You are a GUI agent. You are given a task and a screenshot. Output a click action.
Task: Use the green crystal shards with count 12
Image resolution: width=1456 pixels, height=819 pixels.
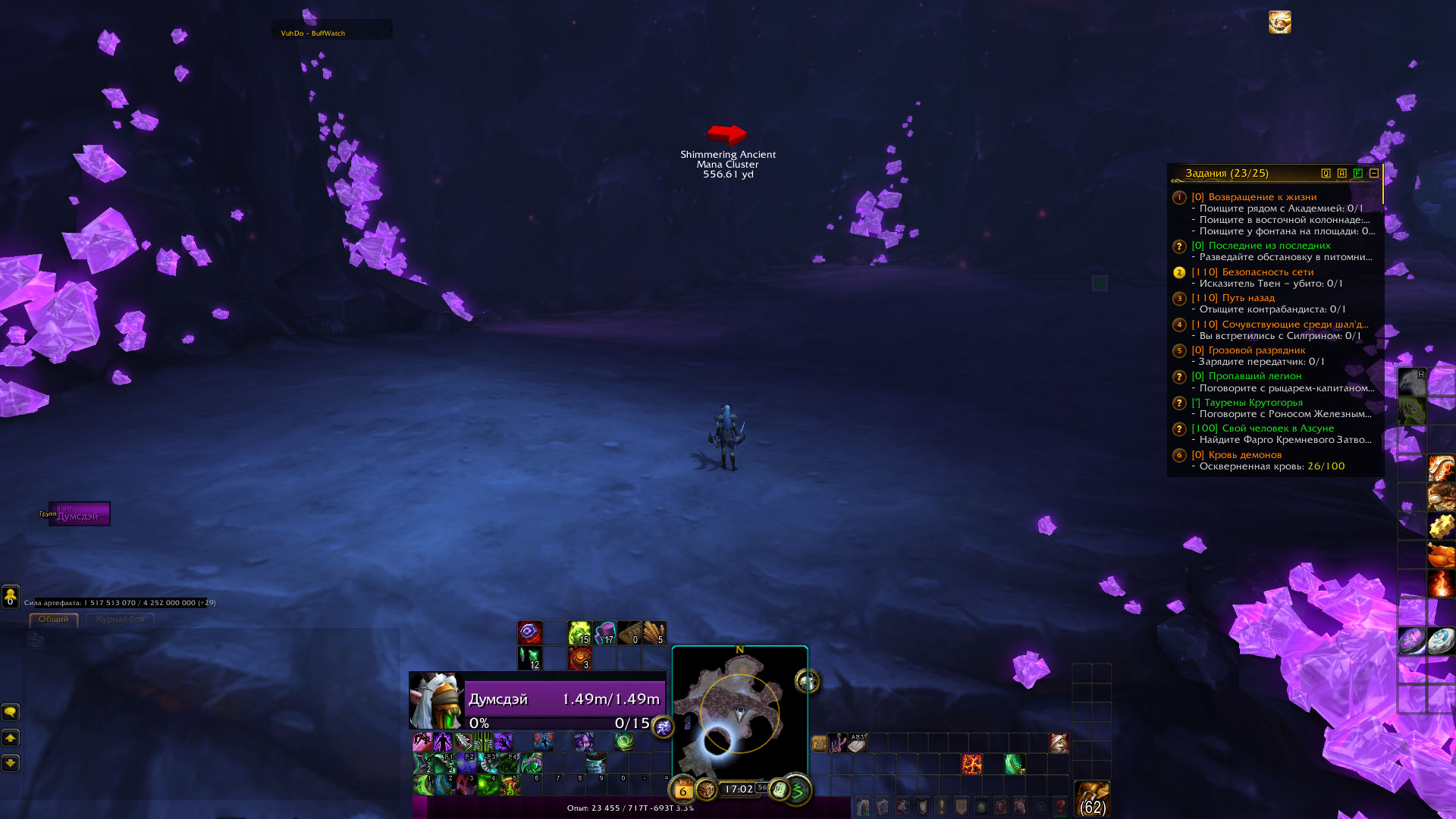point(530,658)
